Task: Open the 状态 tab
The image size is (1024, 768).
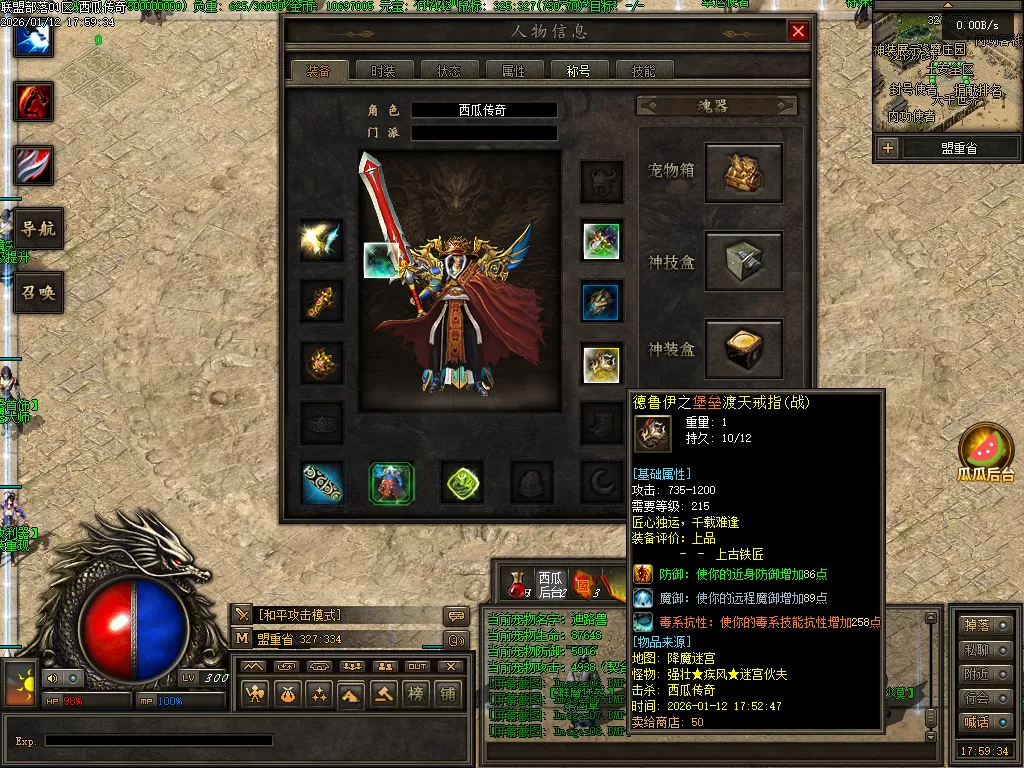Action: 448,71
